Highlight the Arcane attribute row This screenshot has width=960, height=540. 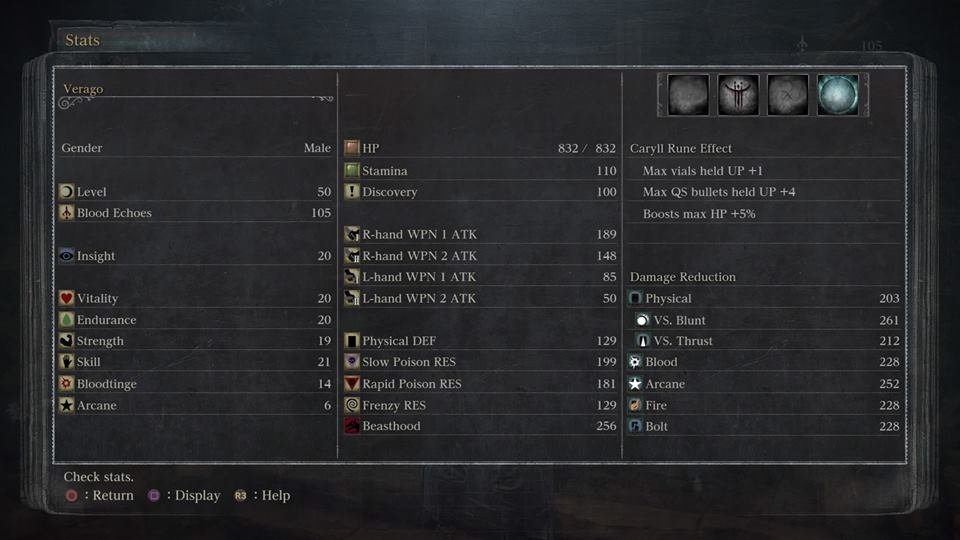[x=195, y=406]
